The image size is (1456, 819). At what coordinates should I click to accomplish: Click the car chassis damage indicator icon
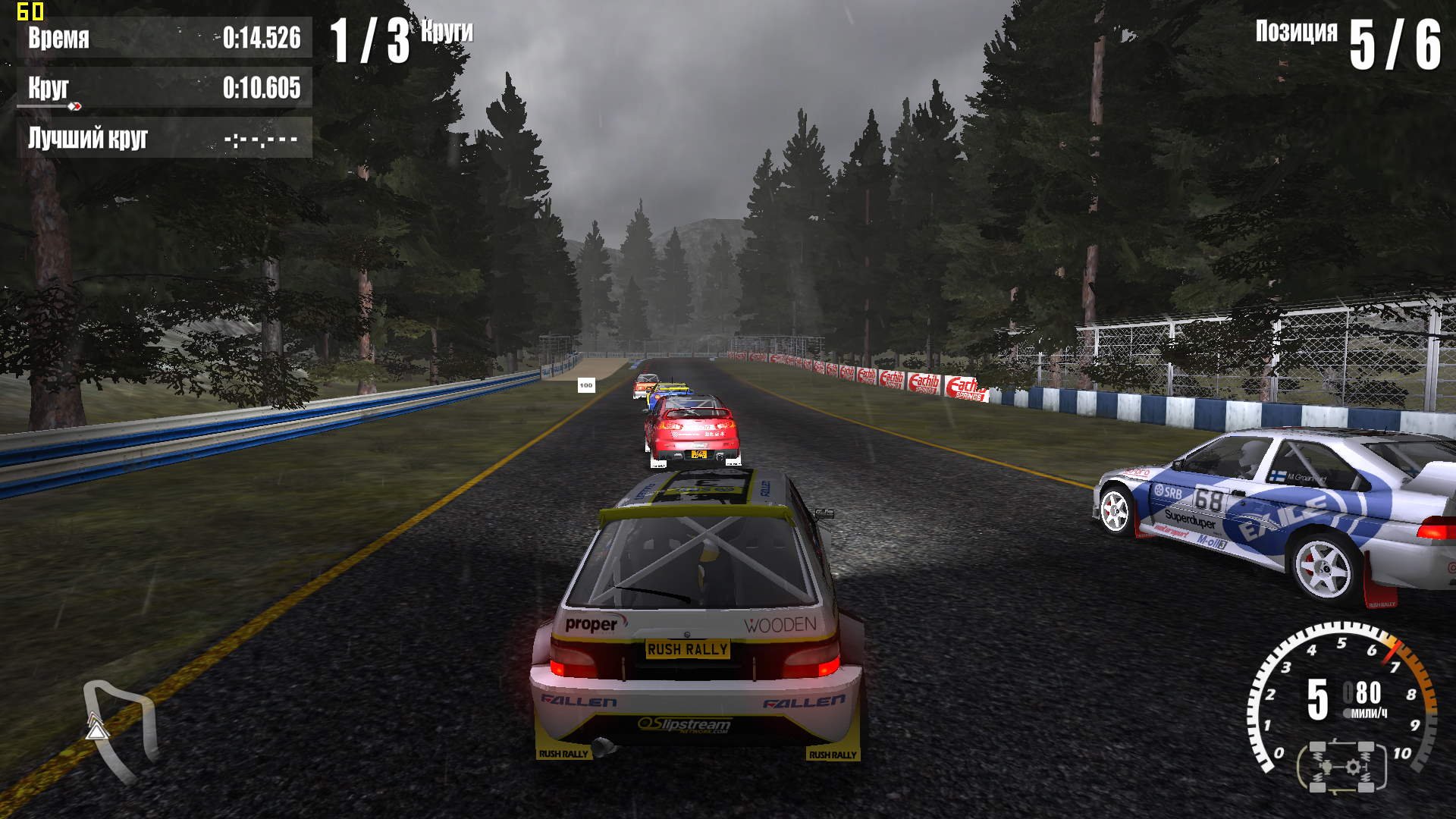coord(1342,767)
